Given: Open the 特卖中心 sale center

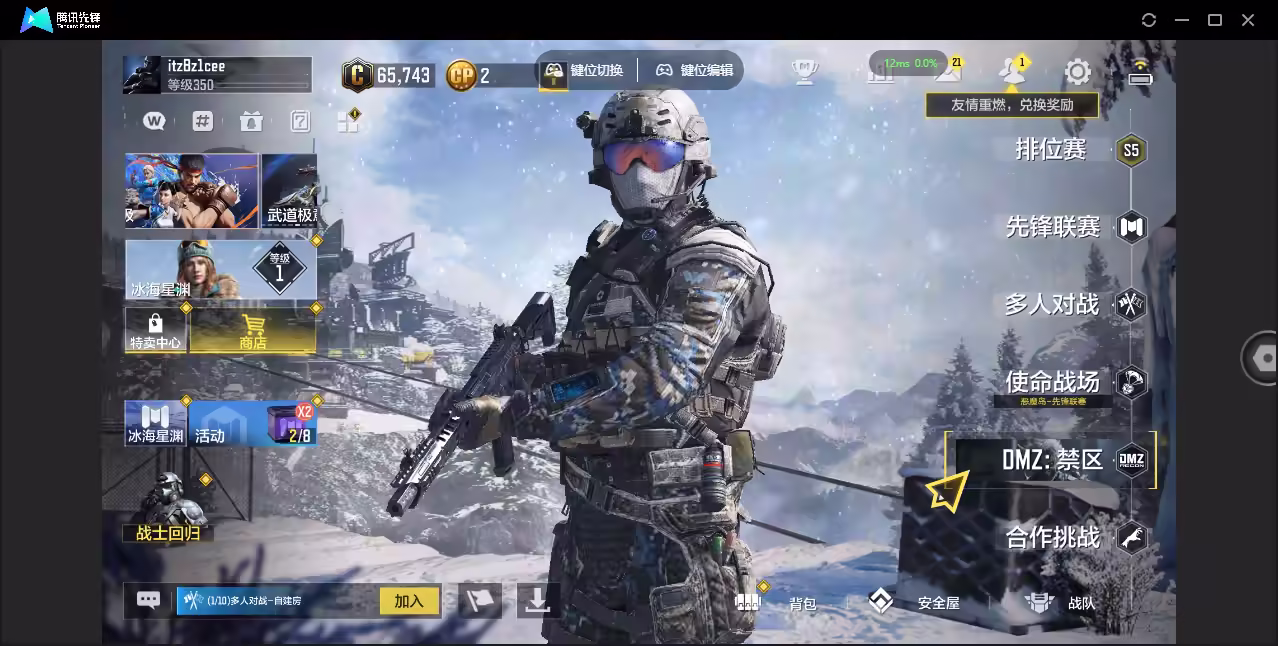Looking at the screenshot, I should [x=155, y=331].
